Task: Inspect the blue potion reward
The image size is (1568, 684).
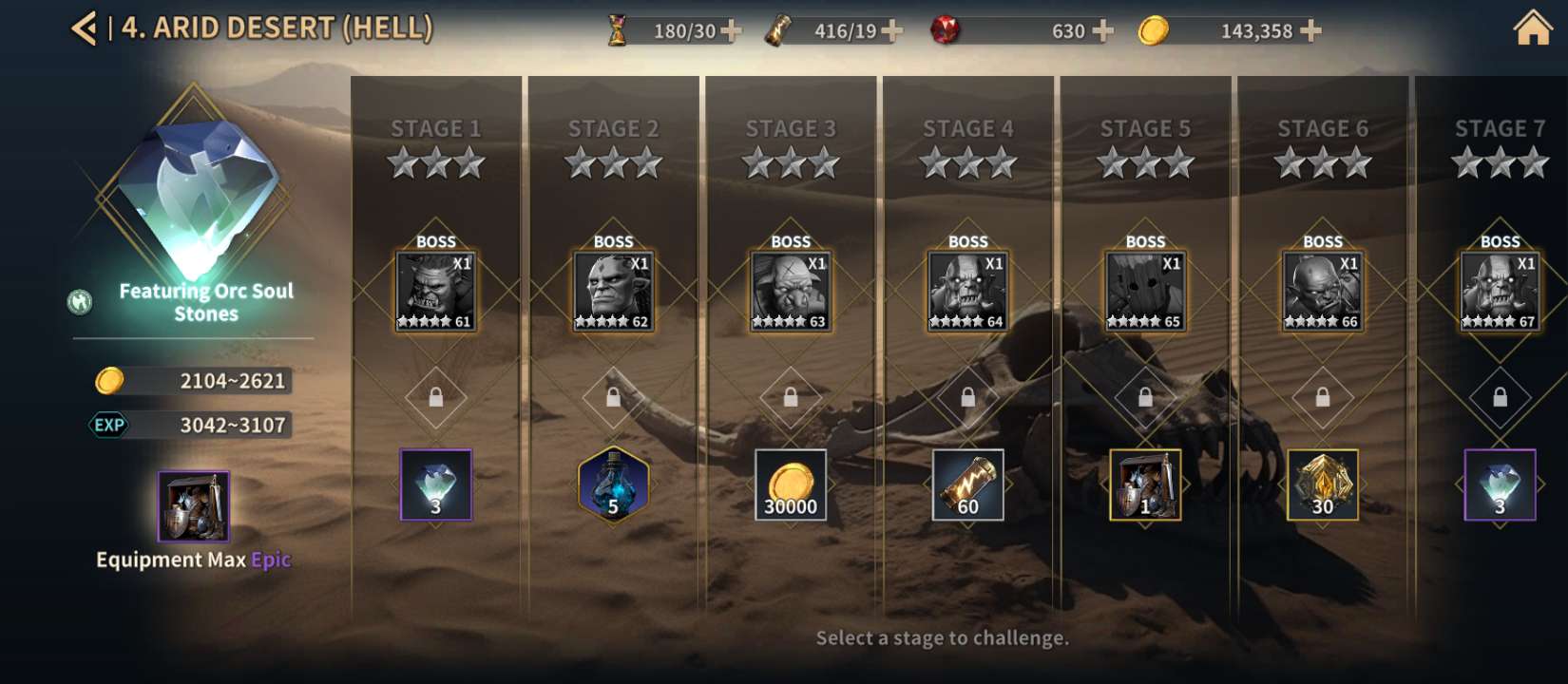Action: click(613, 484)
